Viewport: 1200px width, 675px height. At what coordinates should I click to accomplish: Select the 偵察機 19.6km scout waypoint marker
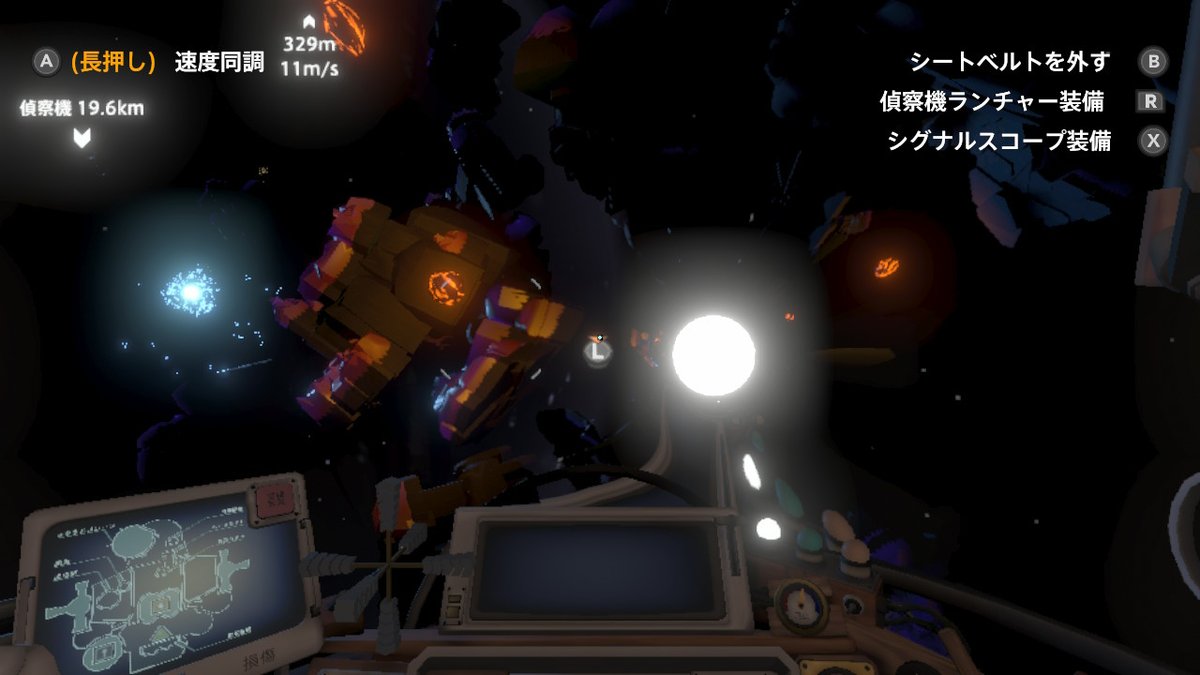pyautogui.click(x=82, y=138)
